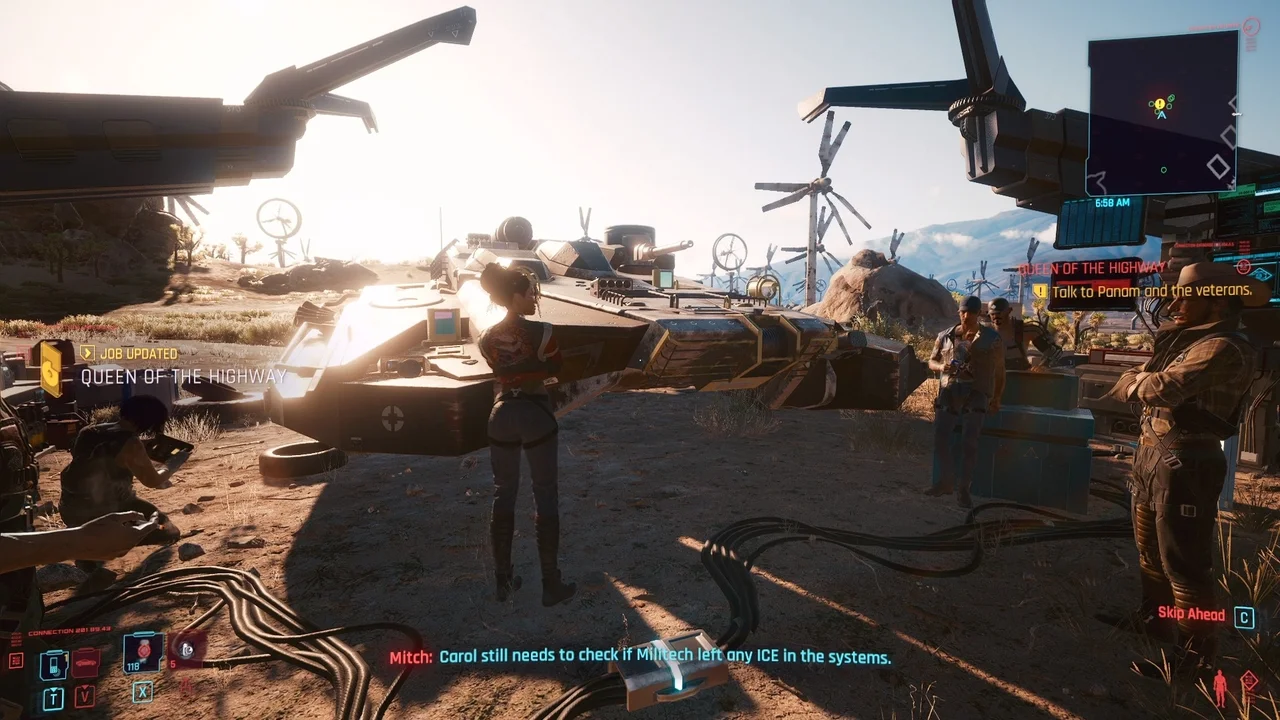Click the red body silhouette status icon
The width and height of the screenshot is (1280, 720).
[1219, 688]
